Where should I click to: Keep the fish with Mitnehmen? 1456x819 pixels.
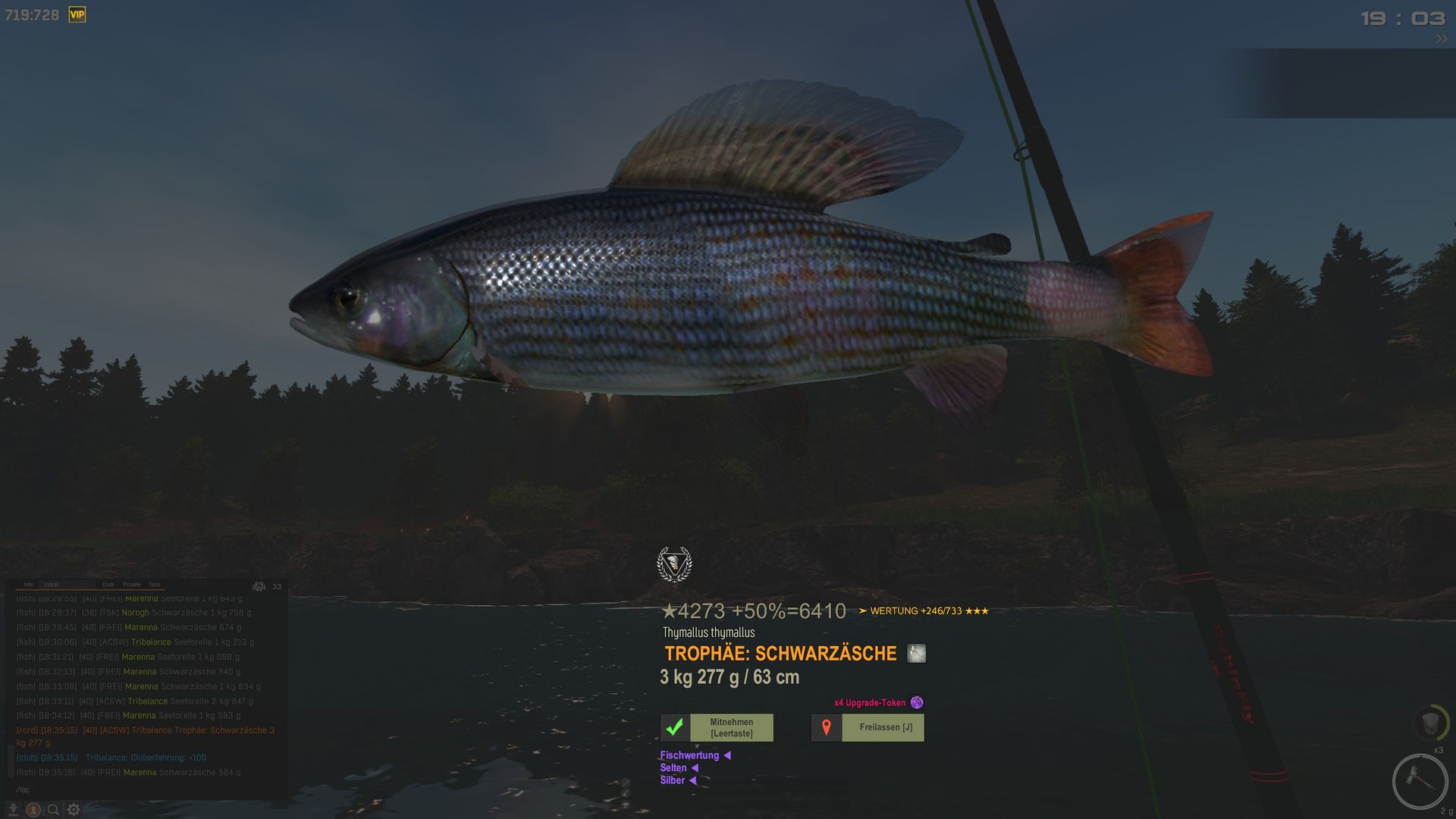click(x=717, y=728)
